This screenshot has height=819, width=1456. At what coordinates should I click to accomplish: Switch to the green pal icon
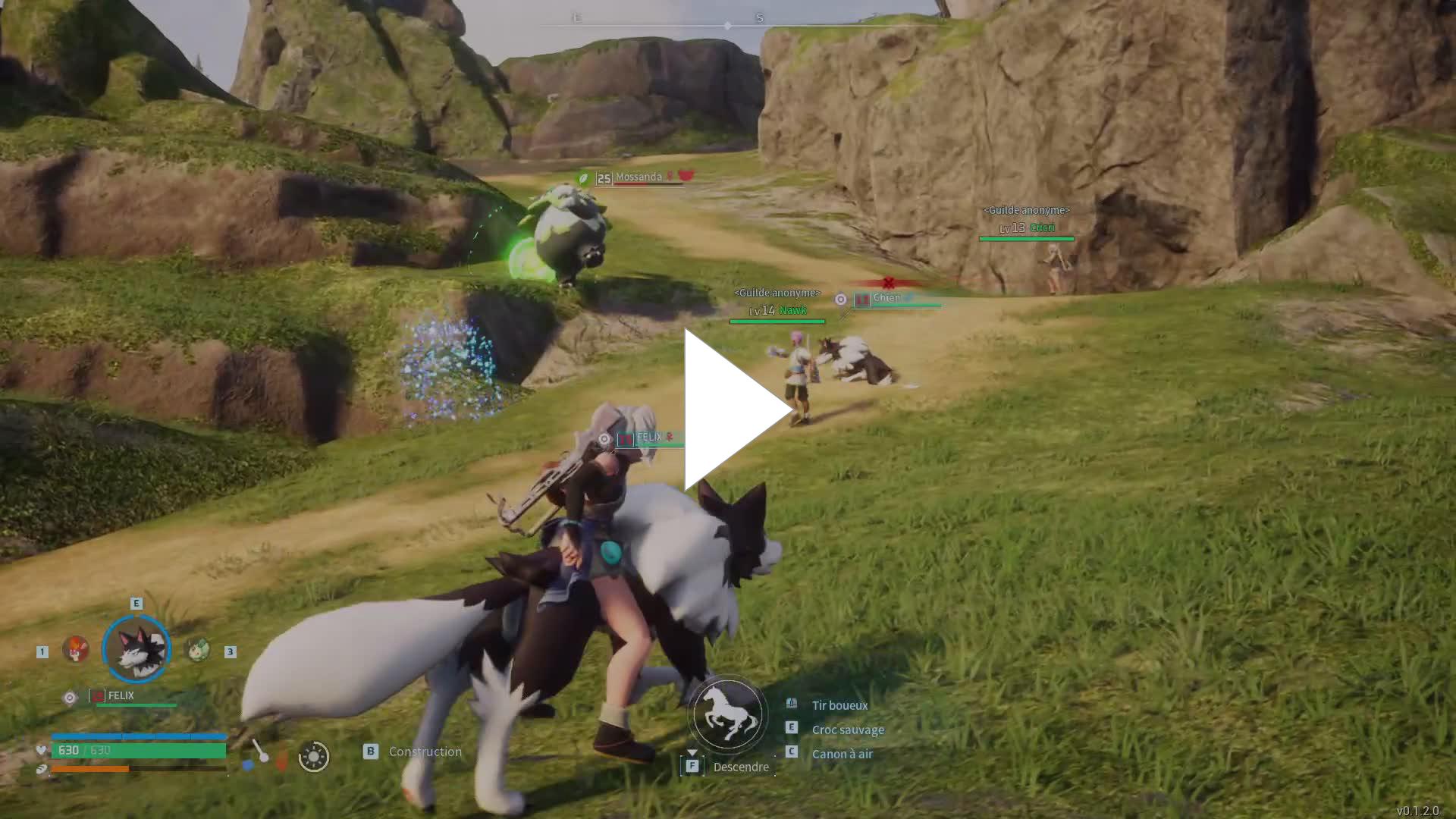pos(198,649)
